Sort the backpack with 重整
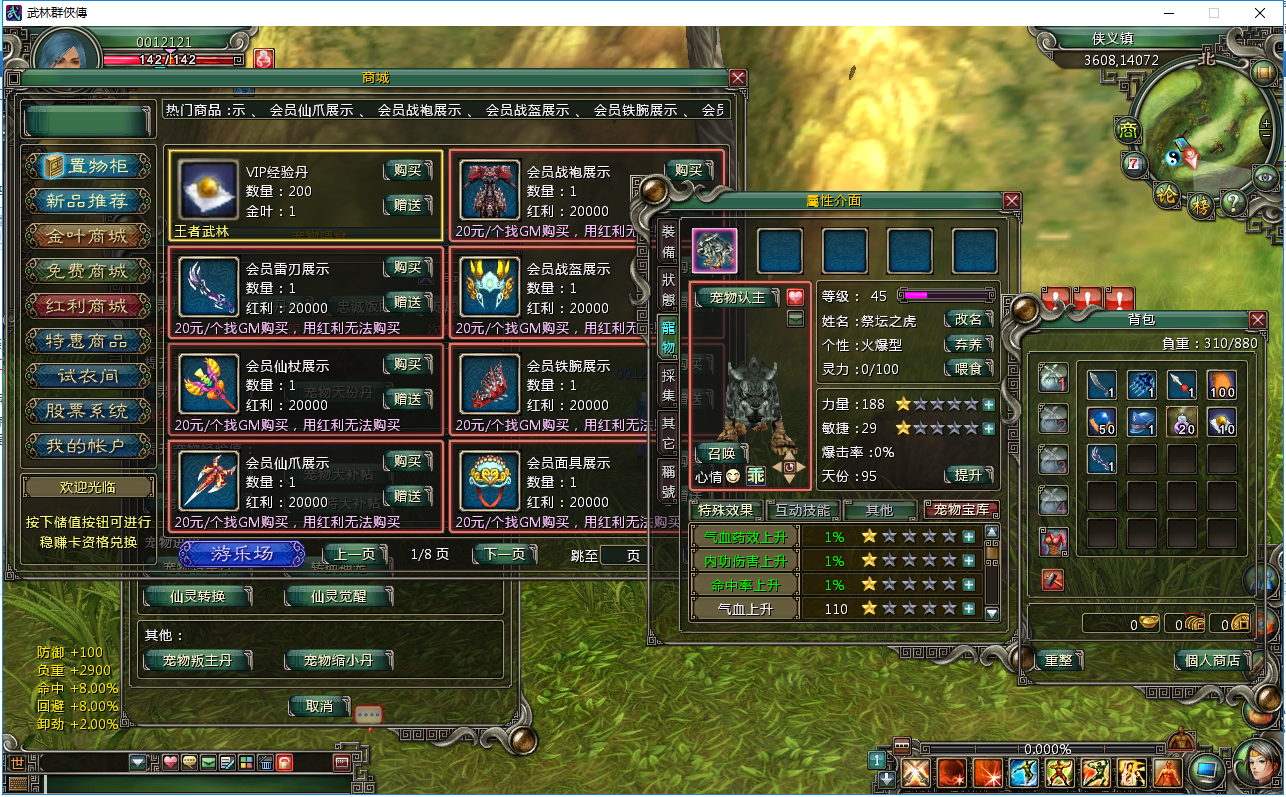The height and width of the screenshot is (797, 1286). coord(1059,660)
